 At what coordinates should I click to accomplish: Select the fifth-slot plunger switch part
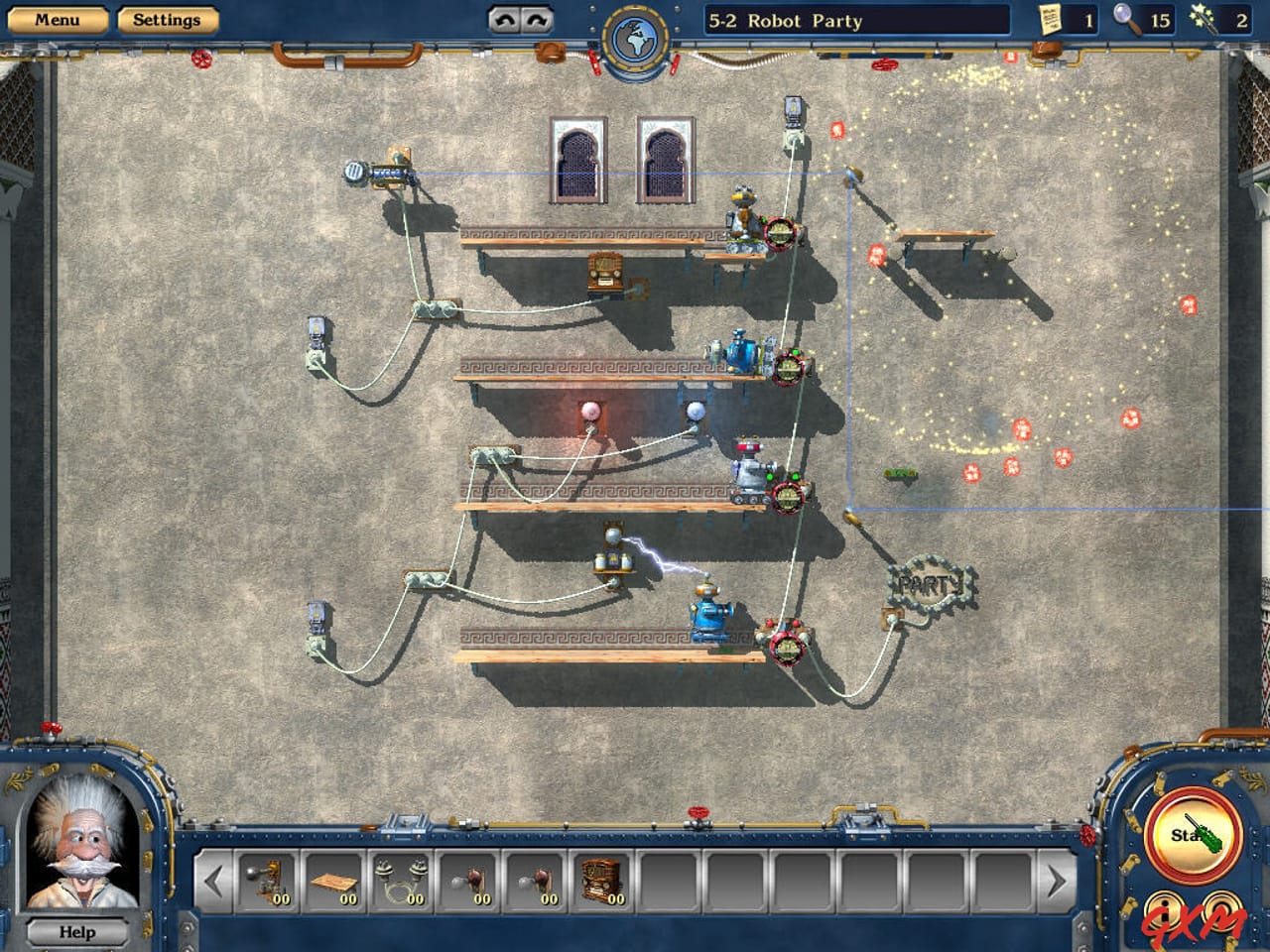(x=535, y=881)
